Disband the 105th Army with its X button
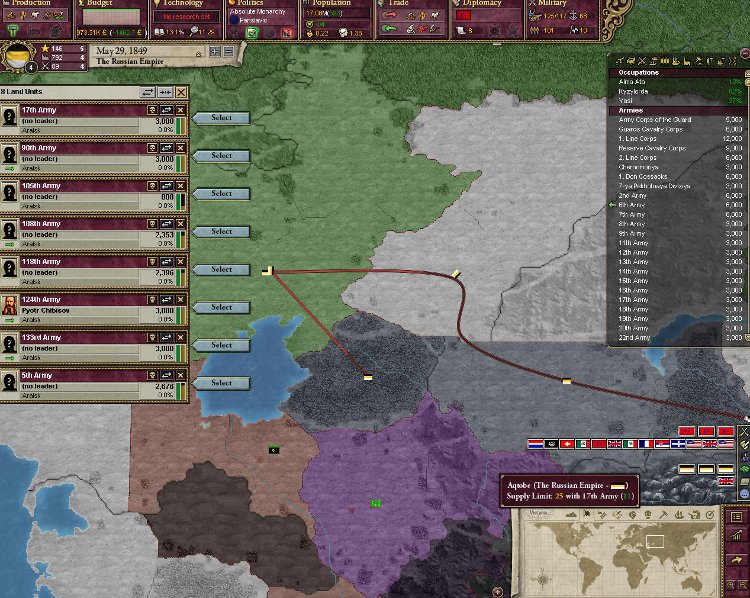 181,185
